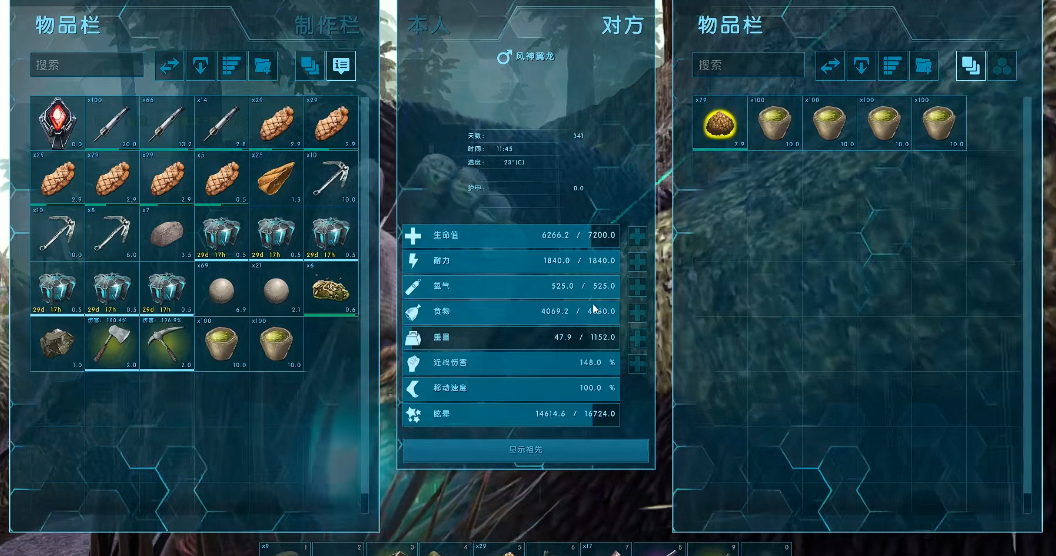This screenshot has height=556, width=1056.
Task: Click the tan hide stack slot
Action: pos(276,178)
